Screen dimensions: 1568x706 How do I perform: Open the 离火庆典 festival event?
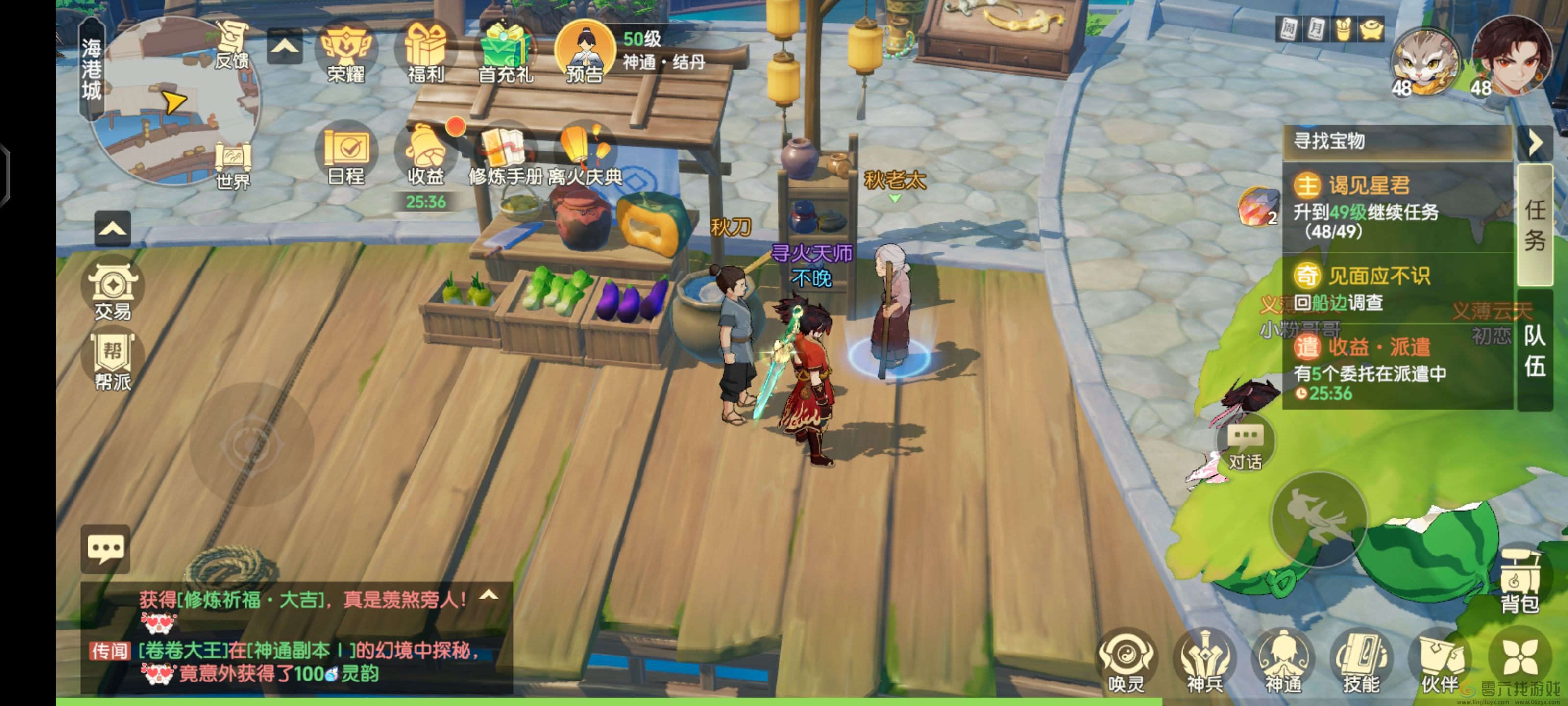click(x=585, y=155)
